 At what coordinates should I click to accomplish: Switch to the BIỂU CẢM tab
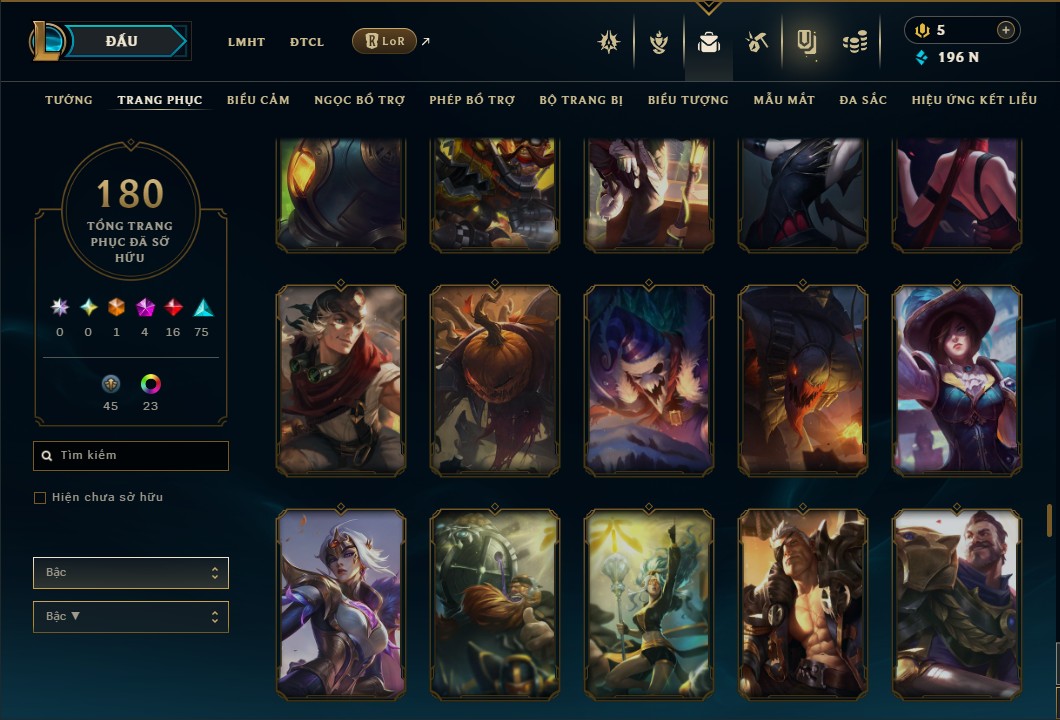(x=258, y=100)
